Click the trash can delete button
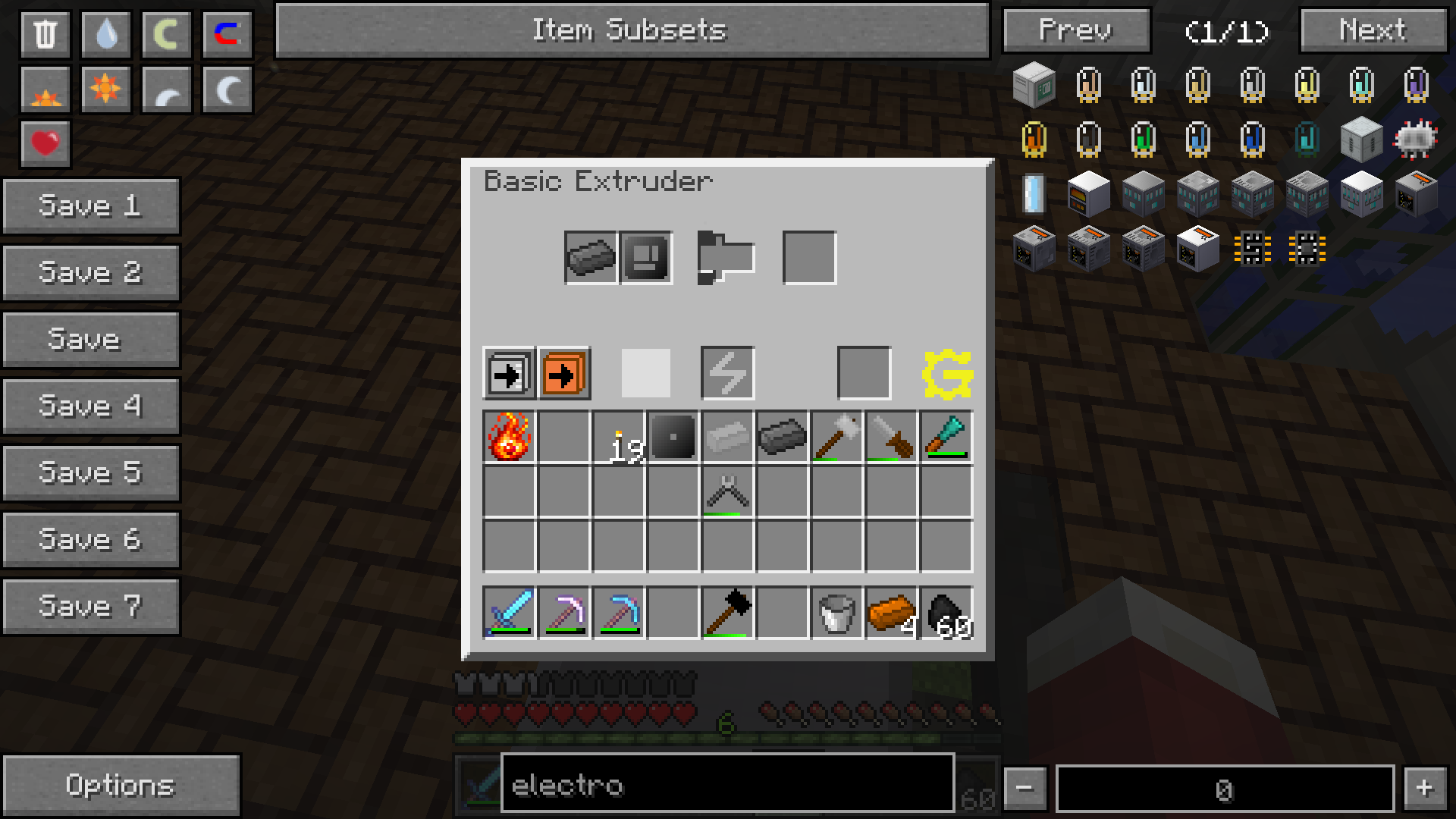Screen dimensions: 1456x819 click(45, 34)
